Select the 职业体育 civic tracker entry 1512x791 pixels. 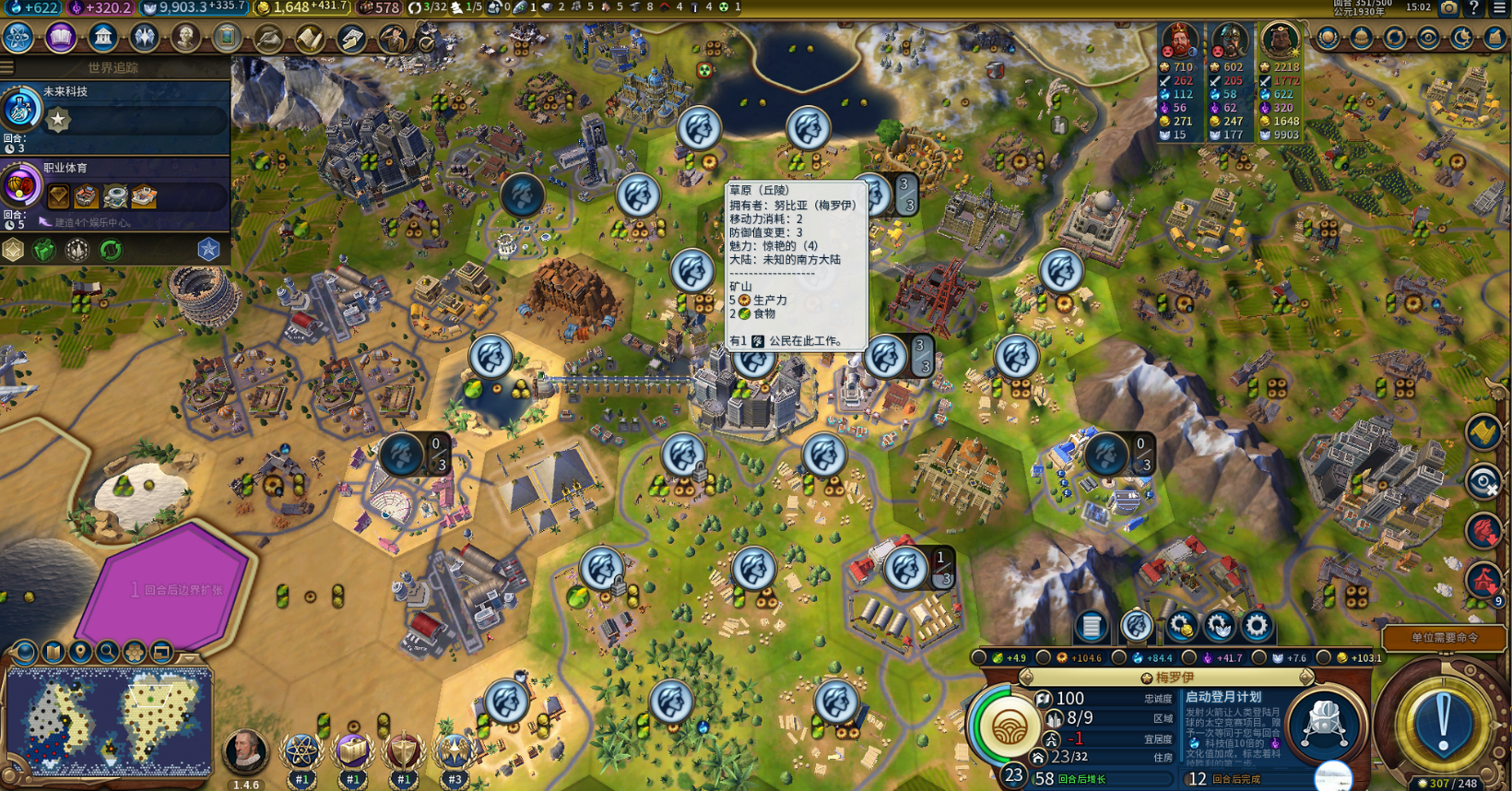point(115,186)
